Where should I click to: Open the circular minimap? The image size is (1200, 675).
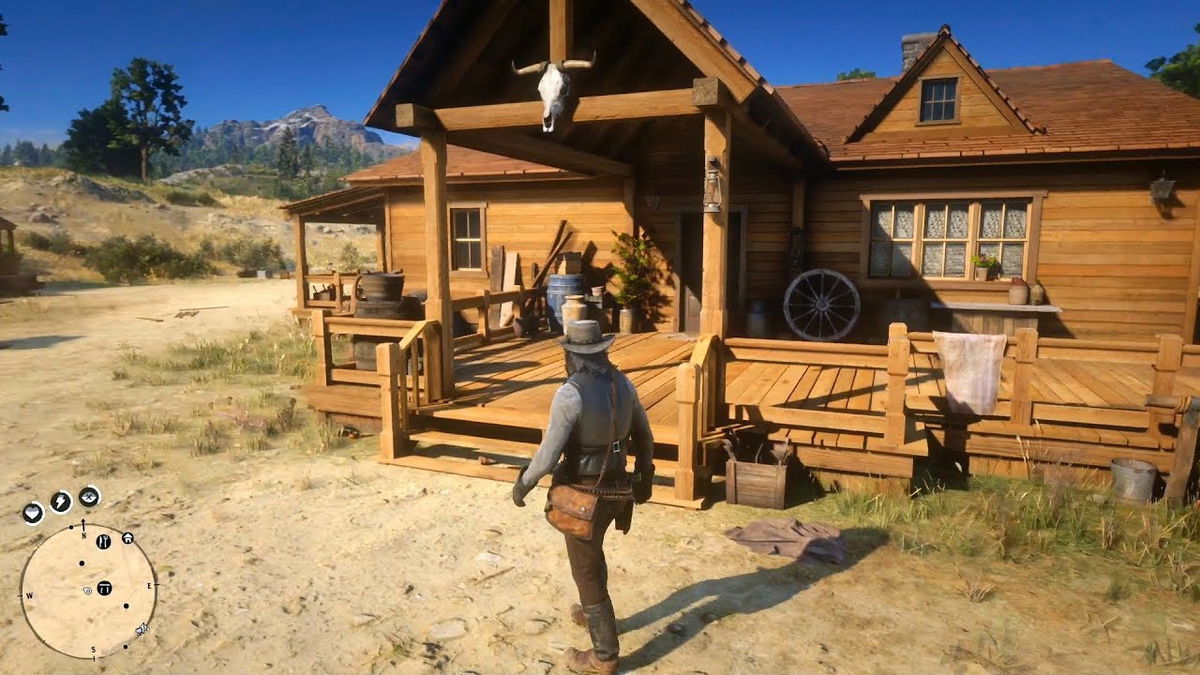[x=88, y=590]
